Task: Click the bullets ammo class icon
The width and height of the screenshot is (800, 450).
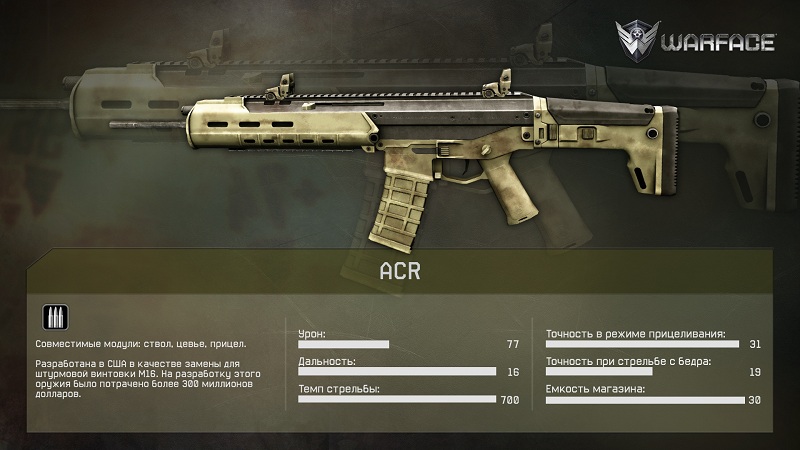Action: point(54,317)
